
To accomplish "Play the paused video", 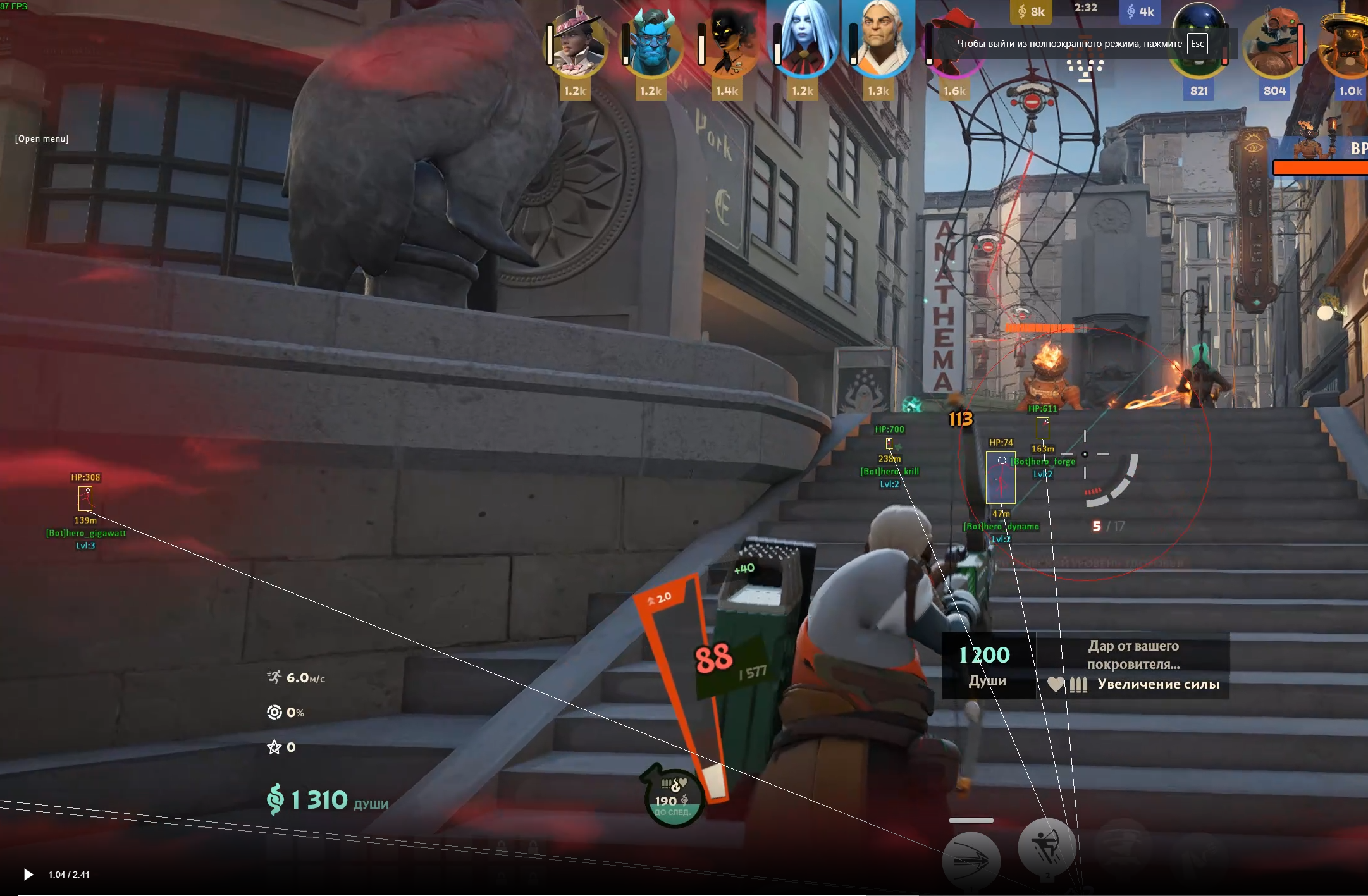I will (x=28, y=875).
